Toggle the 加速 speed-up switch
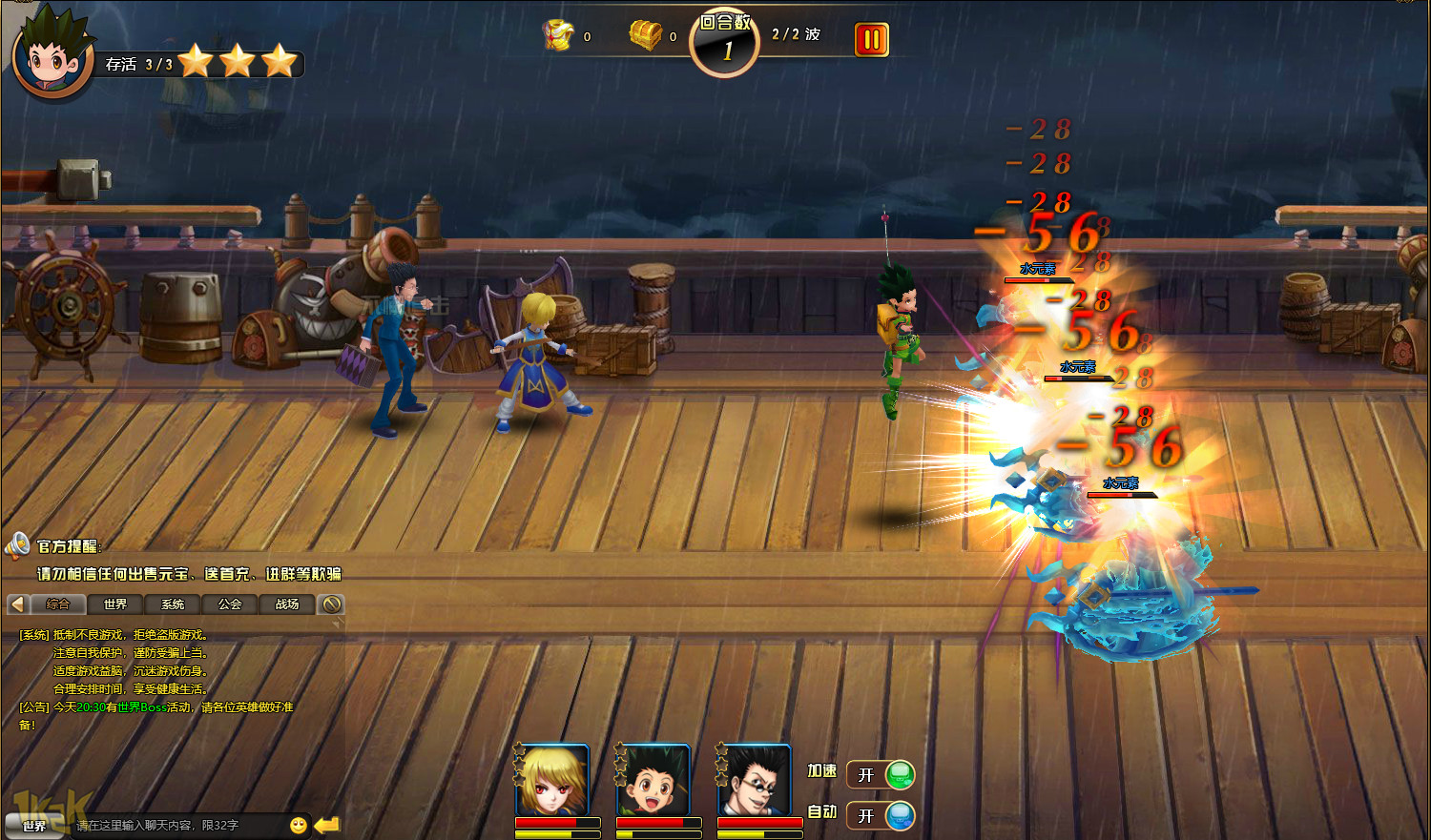The width and height of the screenshot is (1431, 840). coord(881,774)
